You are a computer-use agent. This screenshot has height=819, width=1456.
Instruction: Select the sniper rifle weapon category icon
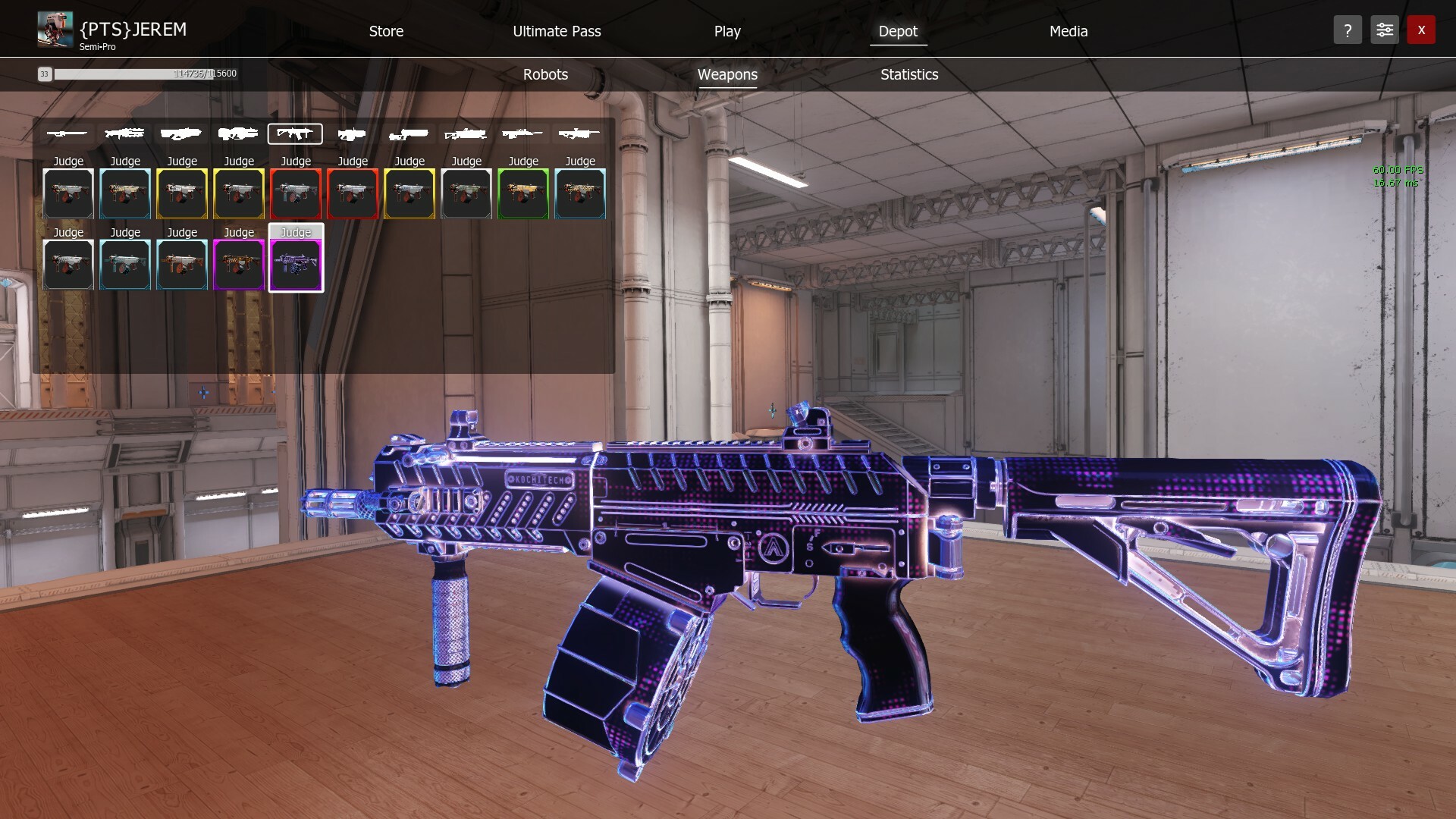point(523,133)
